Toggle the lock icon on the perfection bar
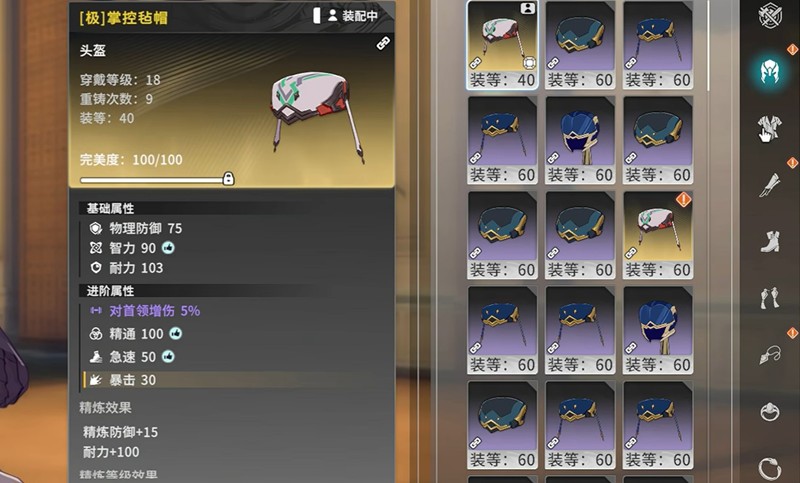The width and height of the screenshot is (800, 483). (229, 179)
